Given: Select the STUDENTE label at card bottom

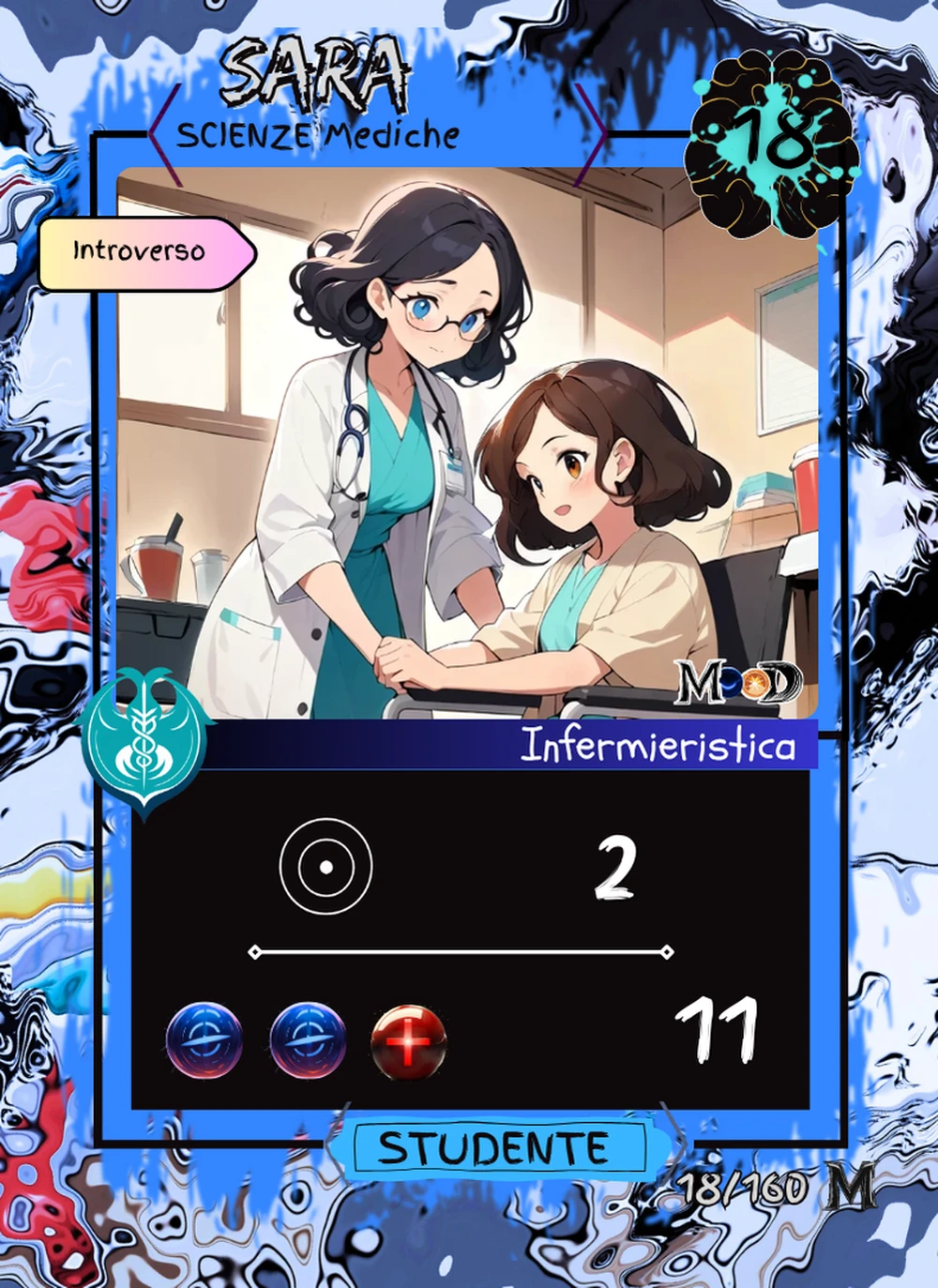Looking at the screenshot, I should click(493, 1148).
